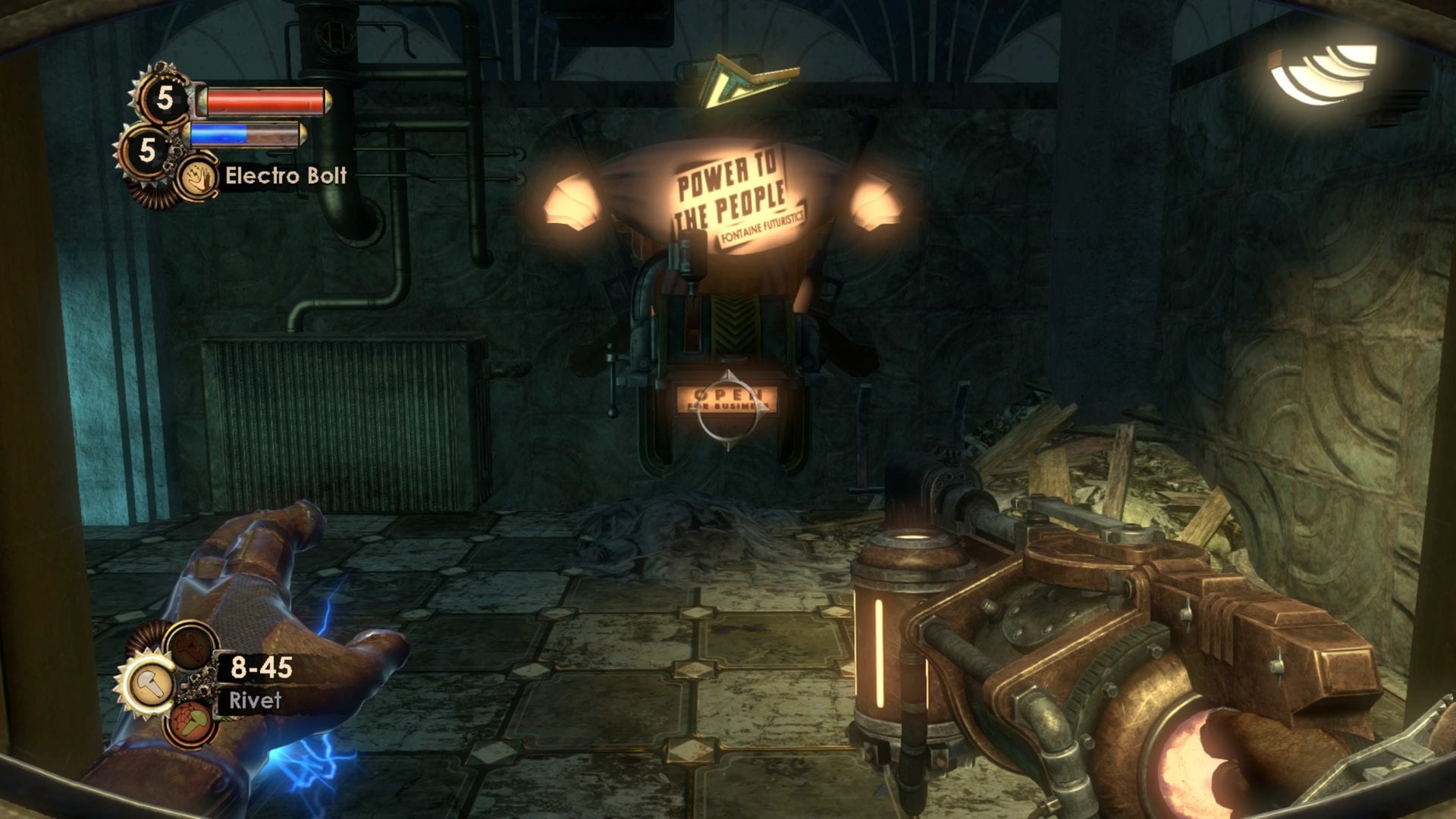The width and height of the screenshot is (1456, 819).
Task: Click the coiled spring below the plasmid gears
Action: pos(152,196)
